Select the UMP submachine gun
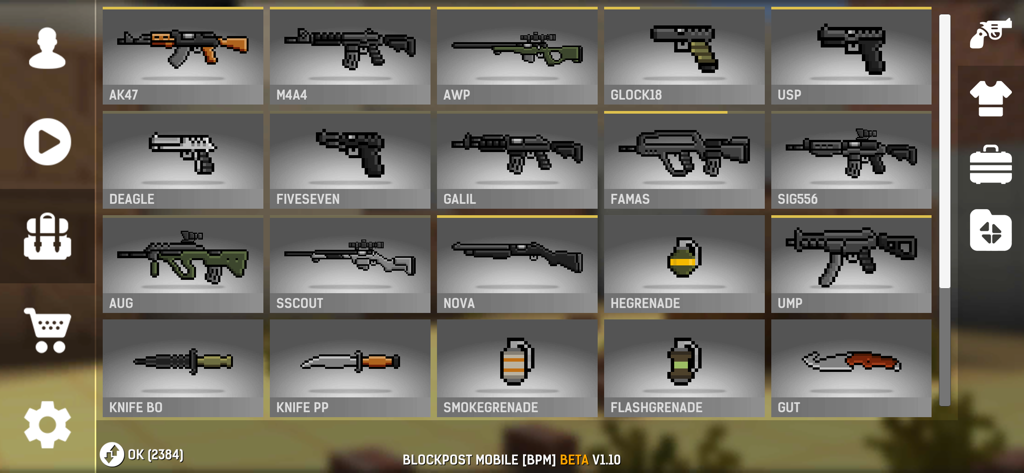1024x473 pixels. 851,264
